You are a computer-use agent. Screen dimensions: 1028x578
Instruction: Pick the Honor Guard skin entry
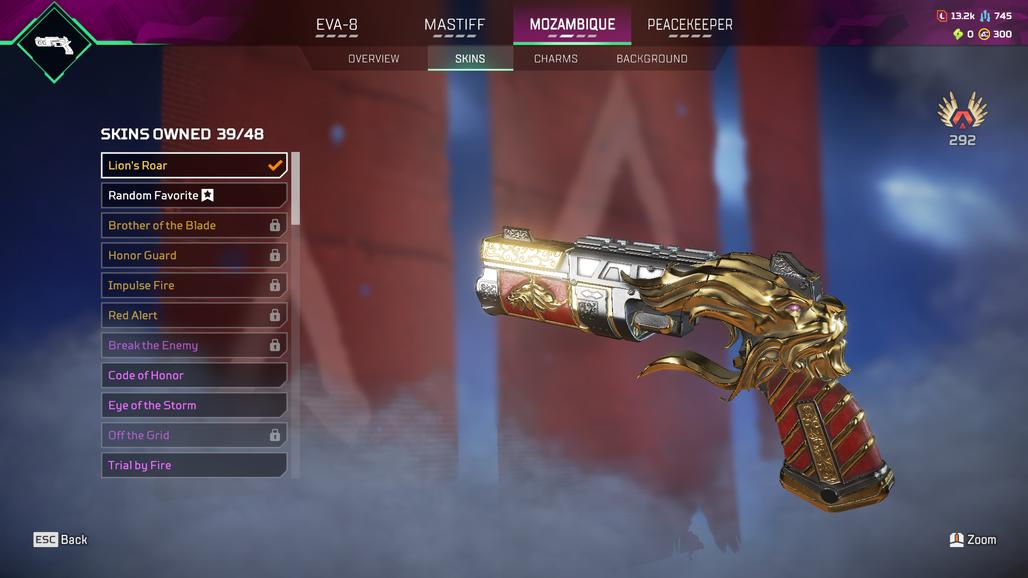coord(194,255)
